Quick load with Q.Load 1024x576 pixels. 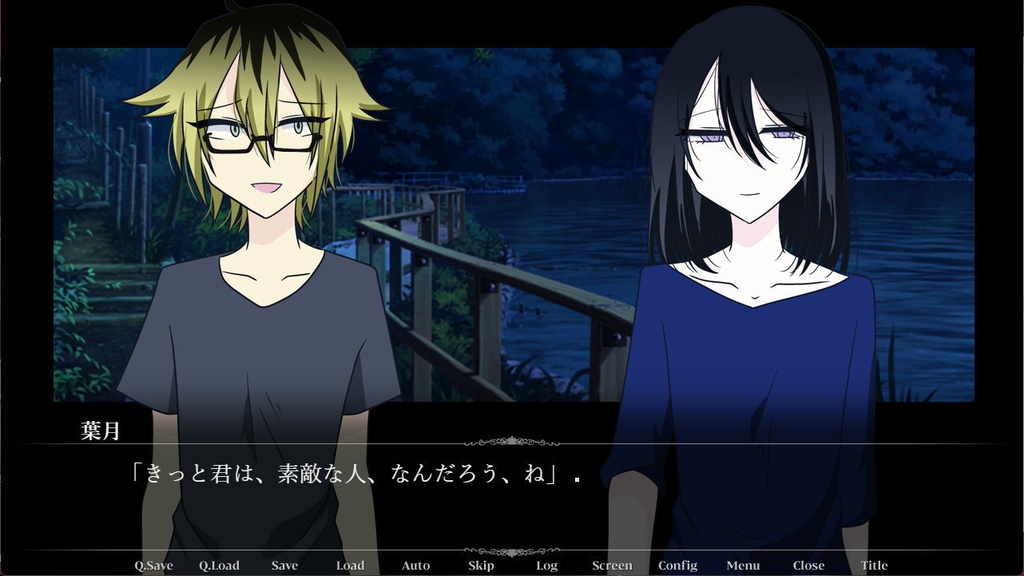[x=219, y=565]
